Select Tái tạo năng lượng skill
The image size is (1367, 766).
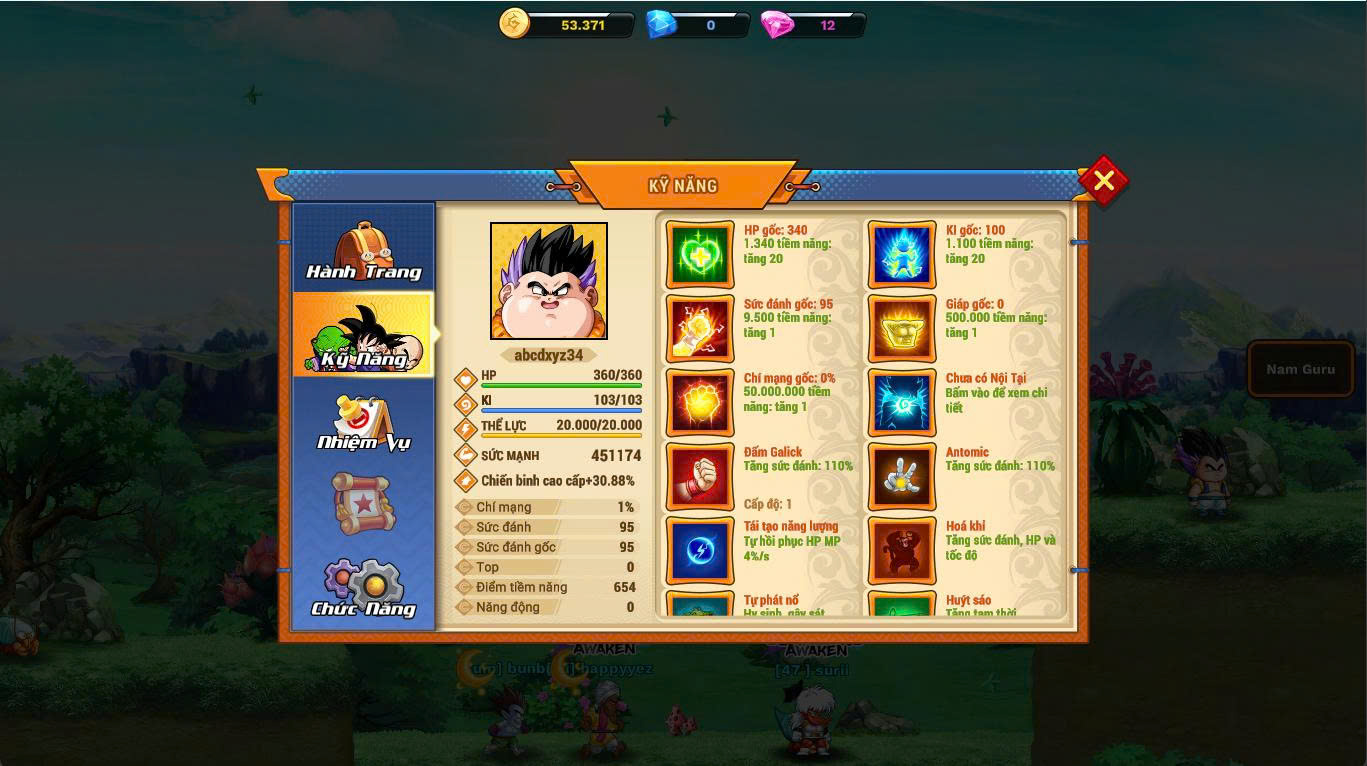tap(700, 550)
